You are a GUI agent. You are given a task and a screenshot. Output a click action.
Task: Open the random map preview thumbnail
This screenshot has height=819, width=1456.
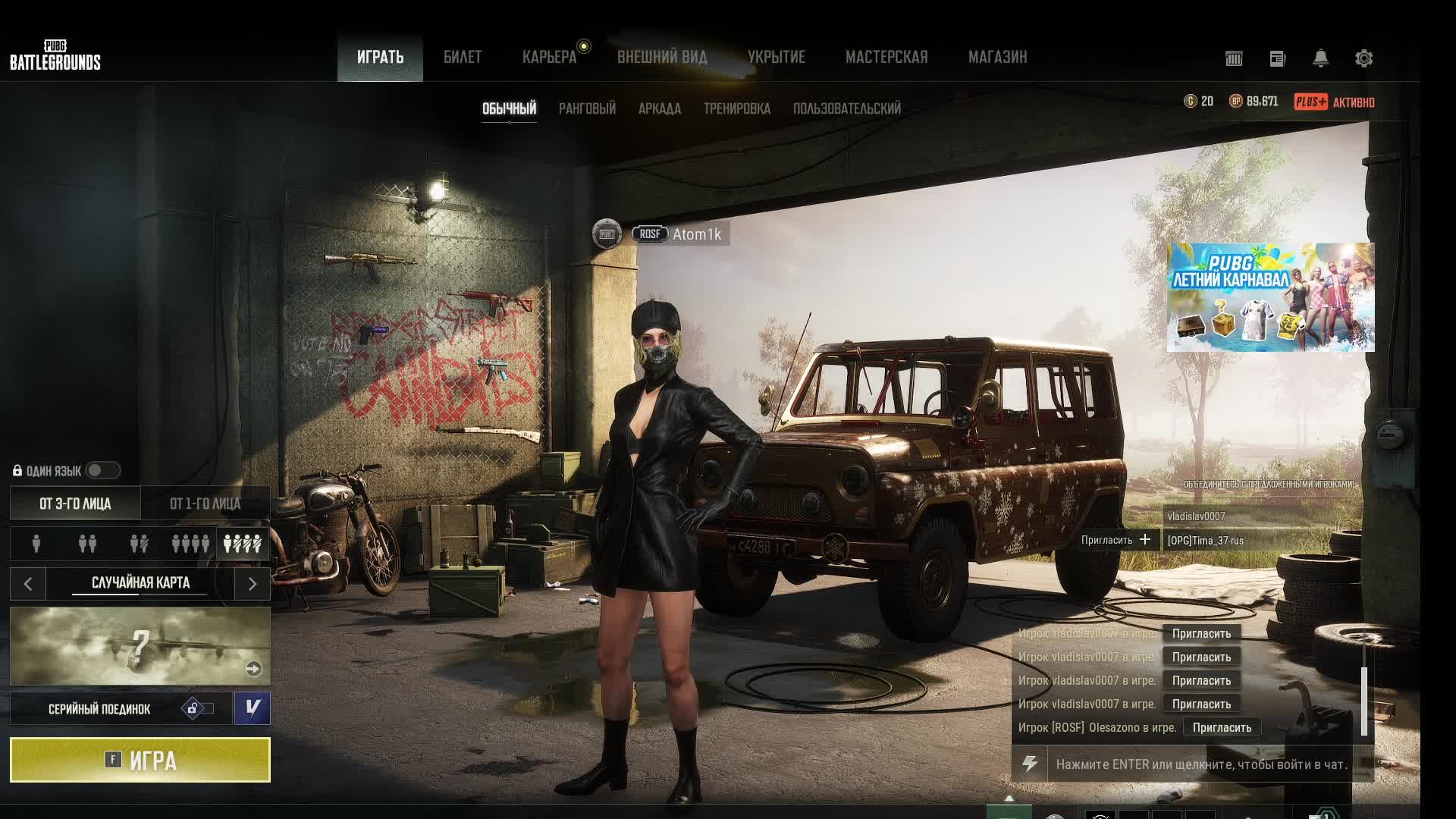(x=140, y=646)
